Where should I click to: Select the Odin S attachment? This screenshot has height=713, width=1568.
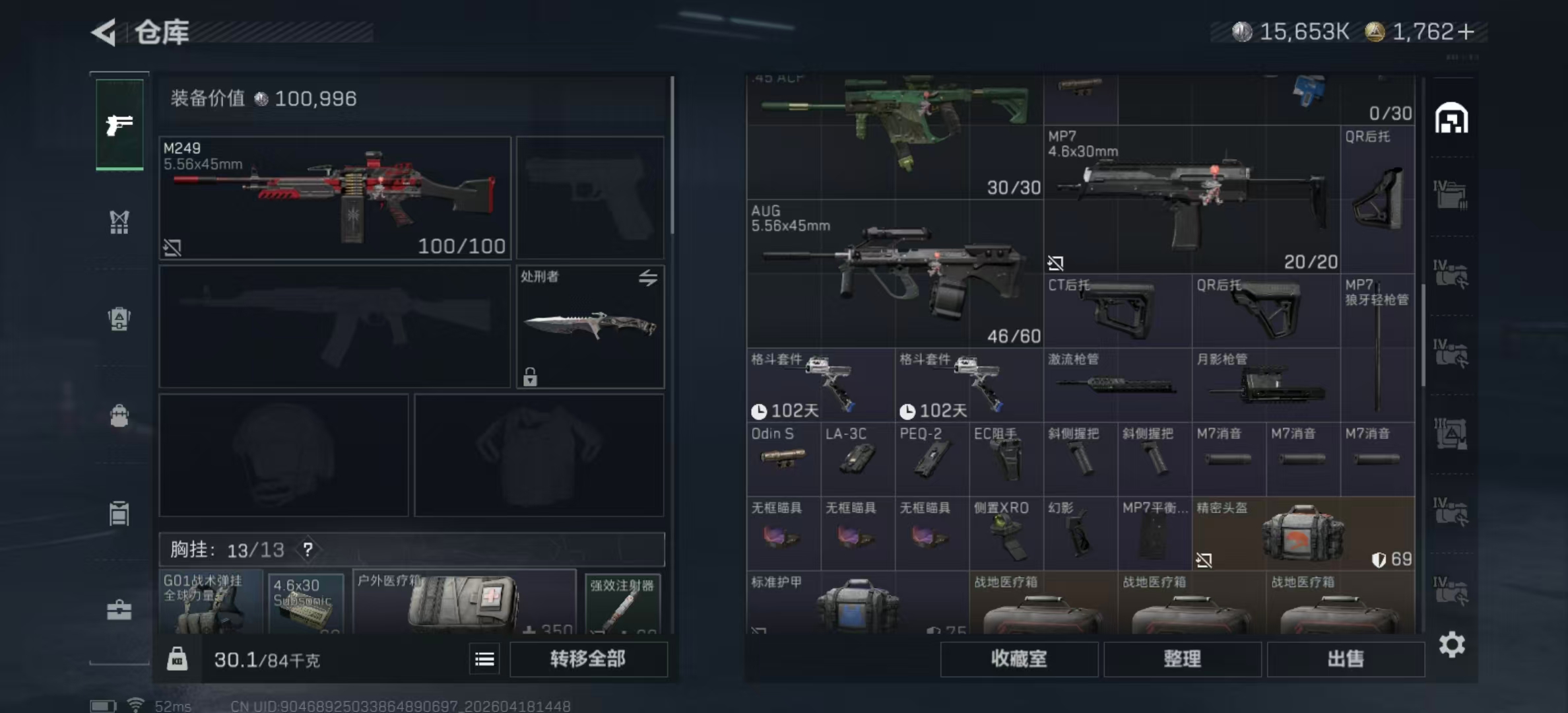click(x=783, y=459)
